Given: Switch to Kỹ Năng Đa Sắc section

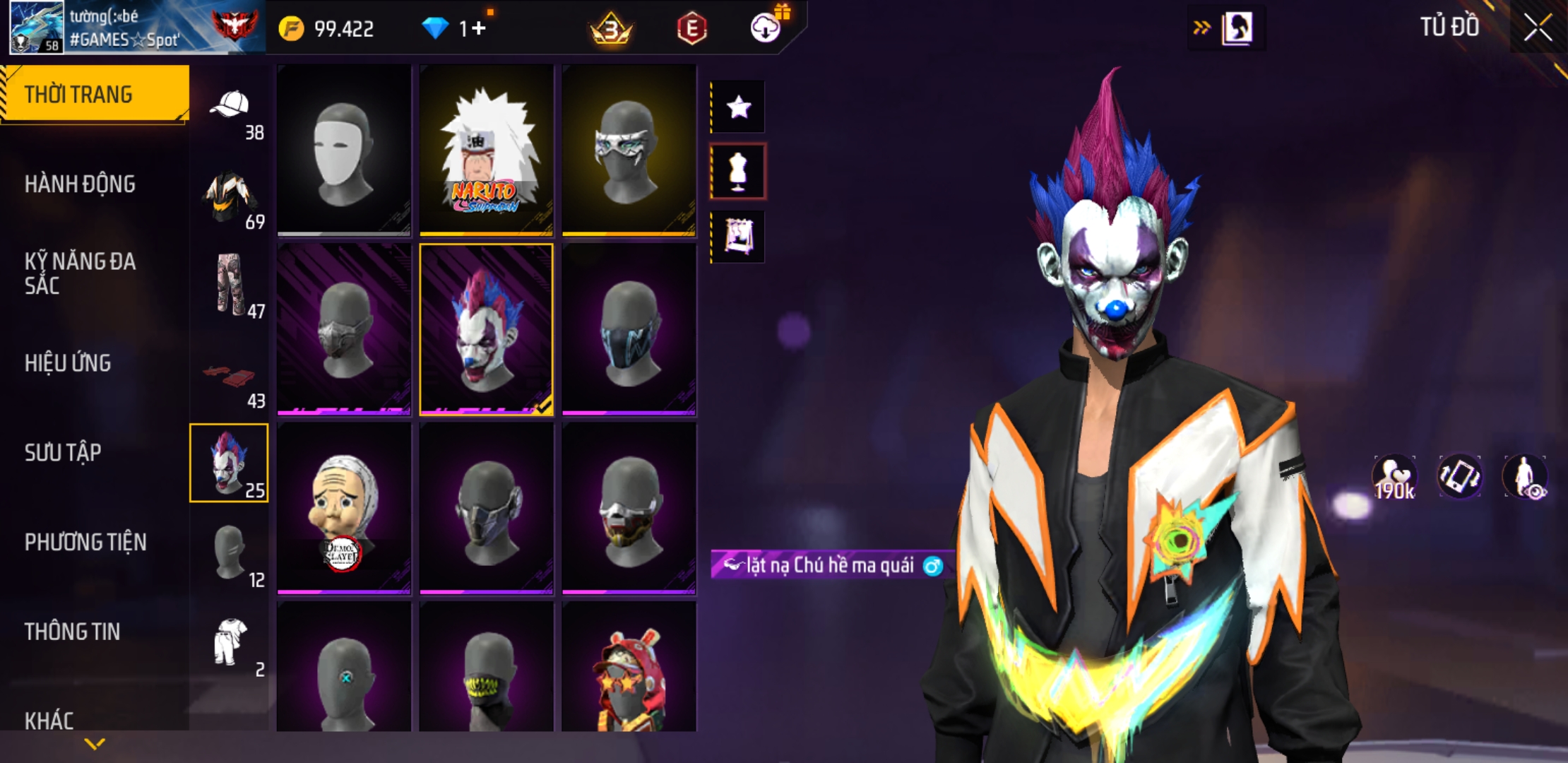Looking at the screenshot, I should (x=80, y=273).
